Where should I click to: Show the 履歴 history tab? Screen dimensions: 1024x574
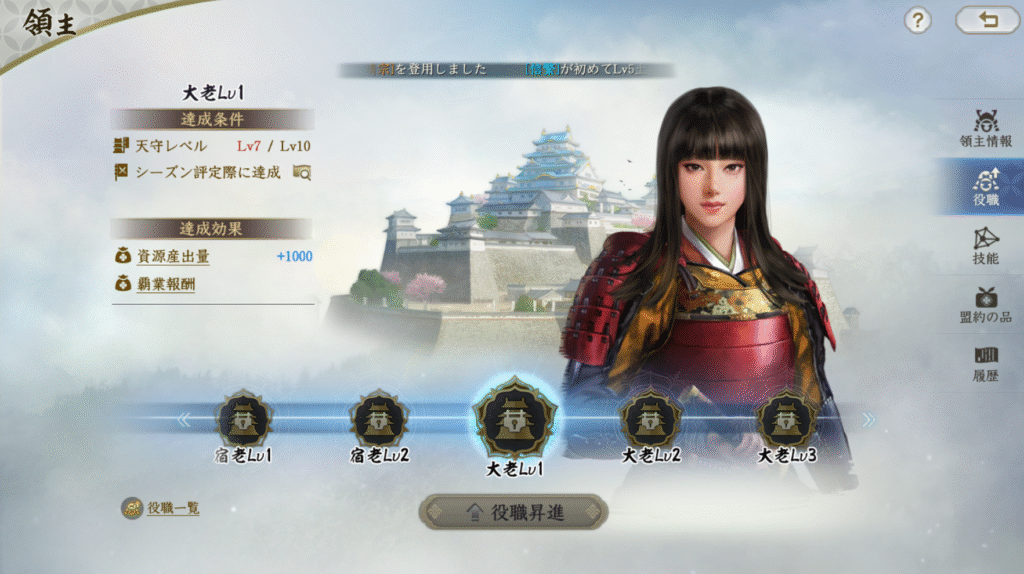[985, 361]
